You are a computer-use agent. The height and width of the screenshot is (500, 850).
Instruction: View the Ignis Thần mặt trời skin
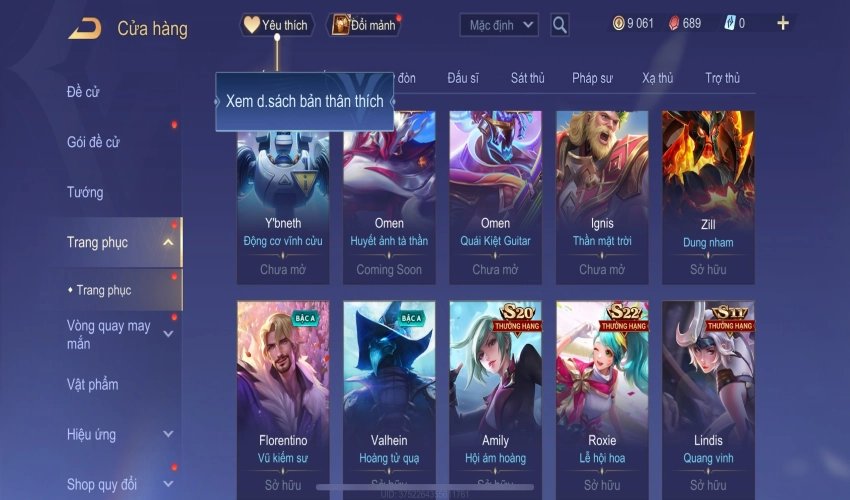(602, 197)
